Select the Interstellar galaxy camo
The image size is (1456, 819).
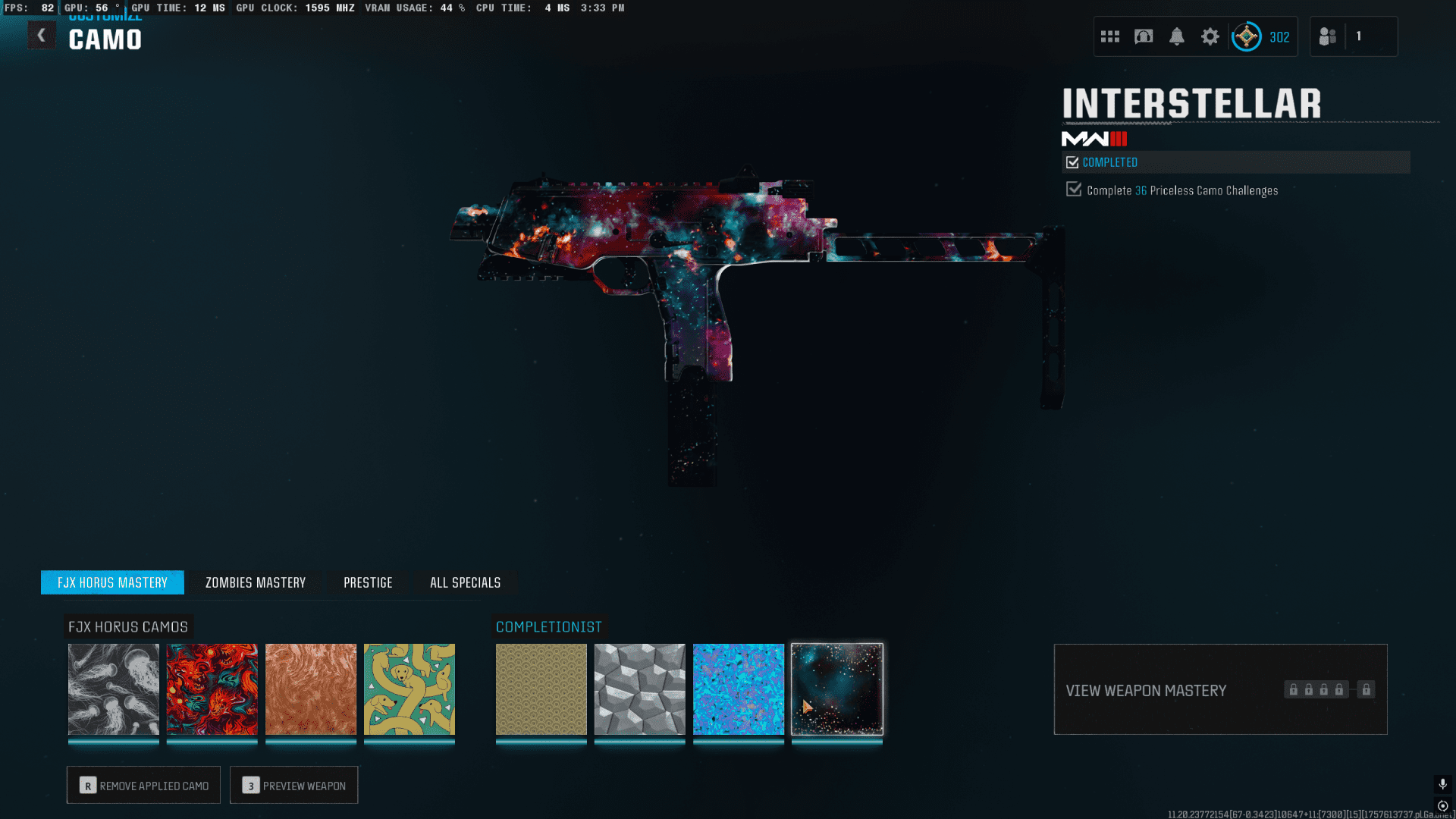tap(837, 689)
